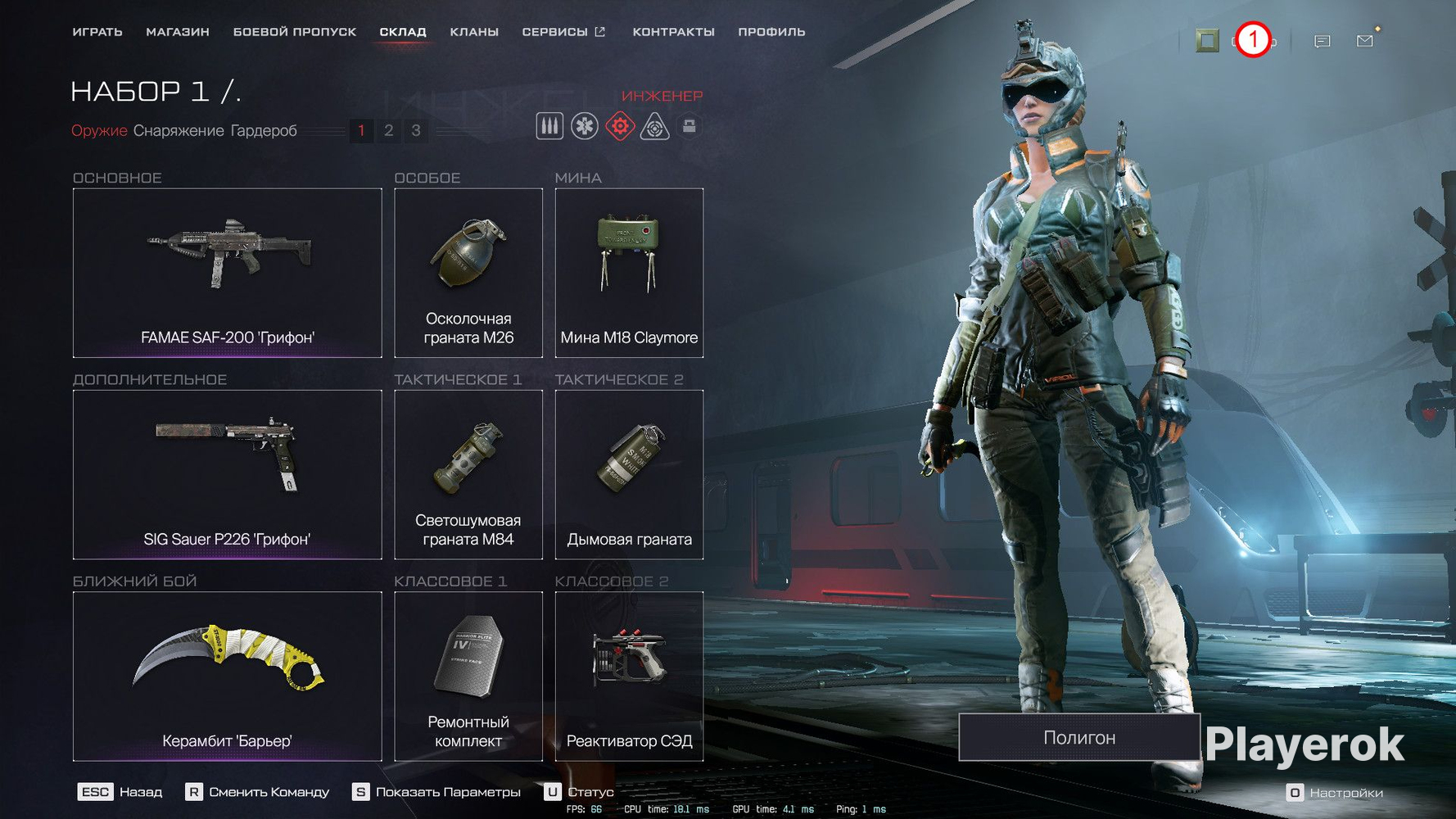
Task: Open the Сервисы external link menu
Action: [563, 31]
